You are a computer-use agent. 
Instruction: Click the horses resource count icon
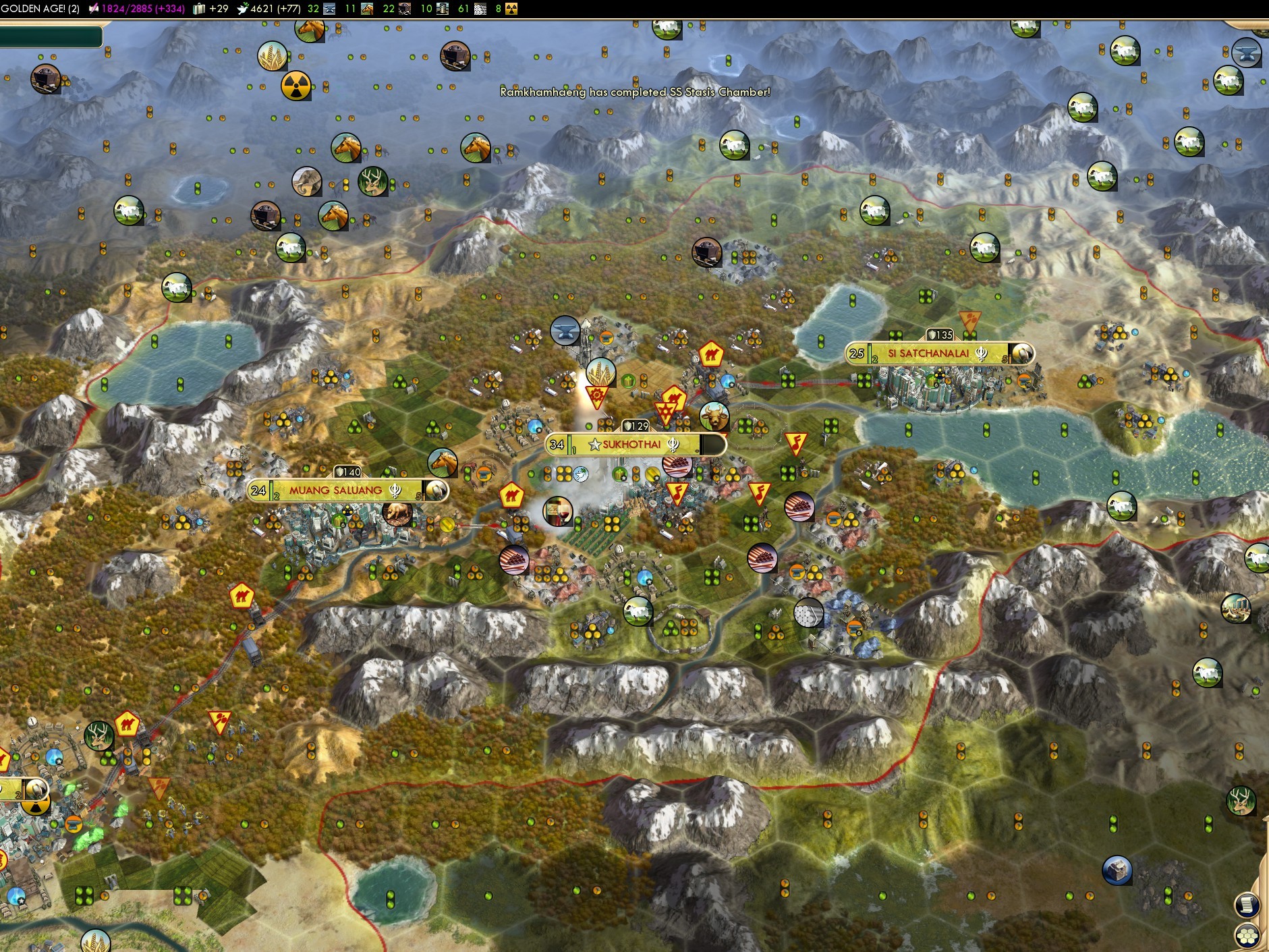(x=367, y=9)
